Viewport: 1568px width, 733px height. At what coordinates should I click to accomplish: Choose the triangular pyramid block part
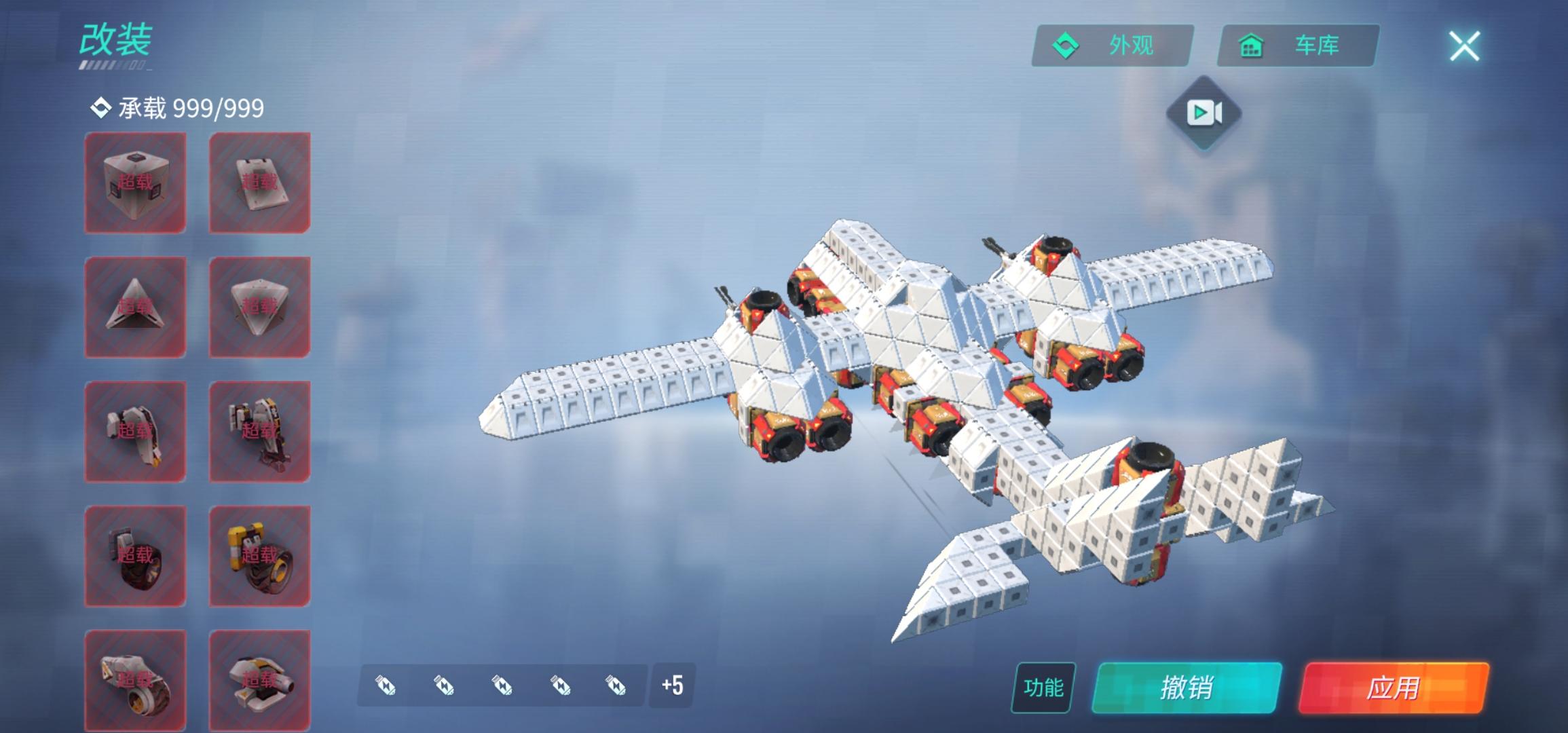point(135,307)
